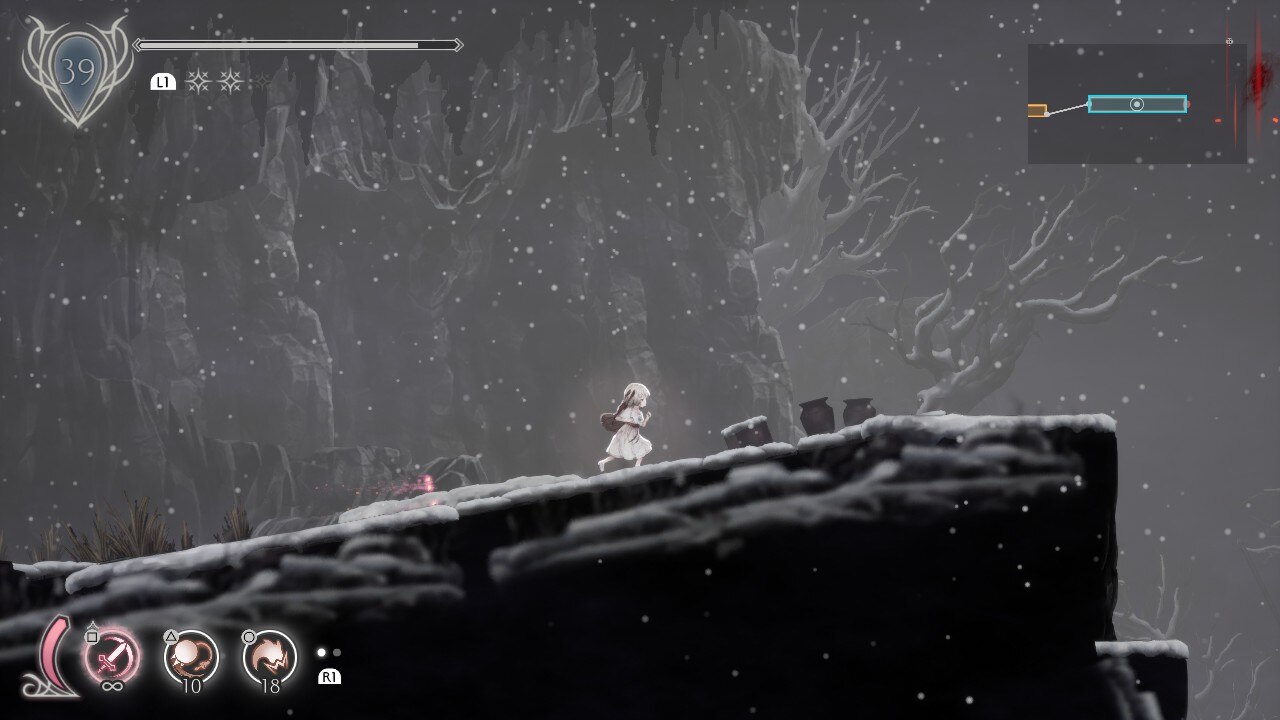Use the beast spirit skill with 18 uses
The height and width of the screenshot is (720, 1280).
[x=270, y=657]
